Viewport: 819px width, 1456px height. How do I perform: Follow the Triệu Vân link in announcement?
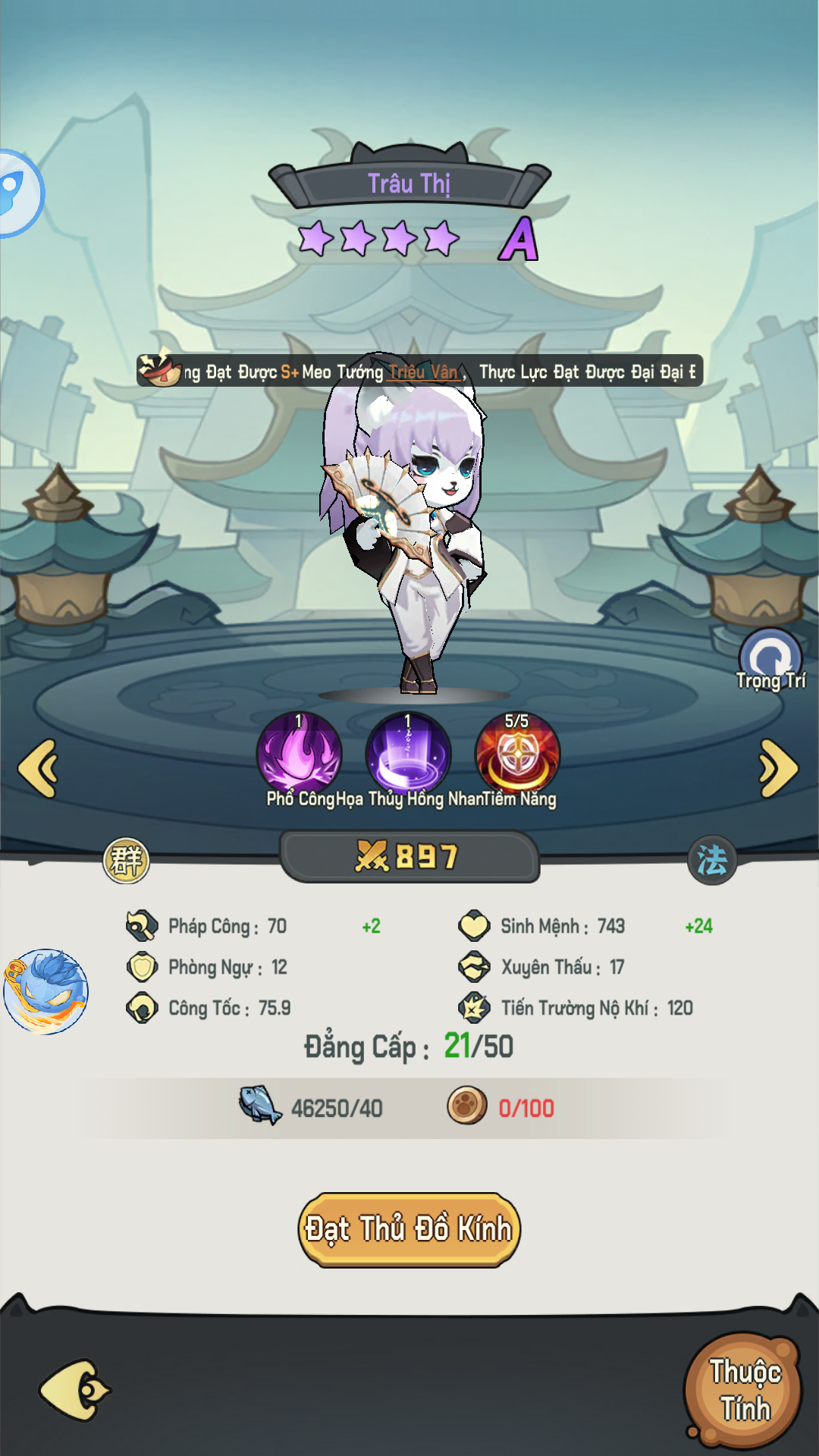424,372
